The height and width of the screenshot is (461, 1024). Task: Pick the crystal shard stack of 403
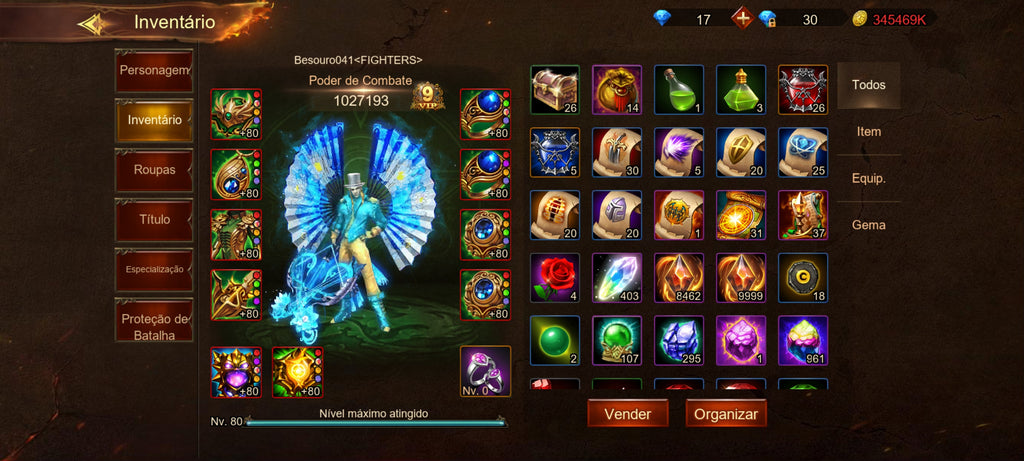click(617, 278)
